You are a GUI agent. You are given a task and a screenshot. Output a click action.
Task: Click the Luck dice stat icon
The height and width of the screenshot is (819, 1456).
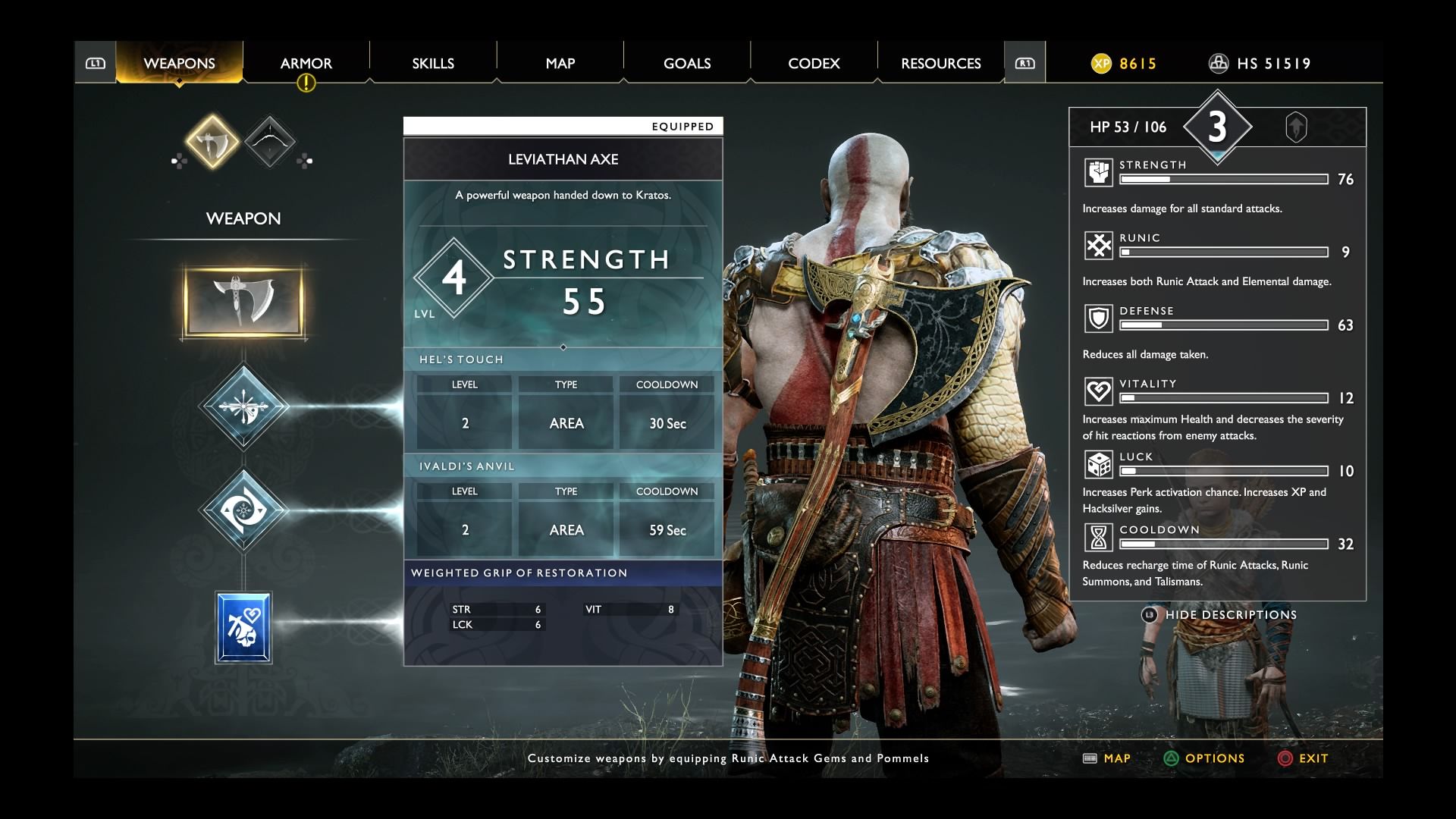(1098, 465)
